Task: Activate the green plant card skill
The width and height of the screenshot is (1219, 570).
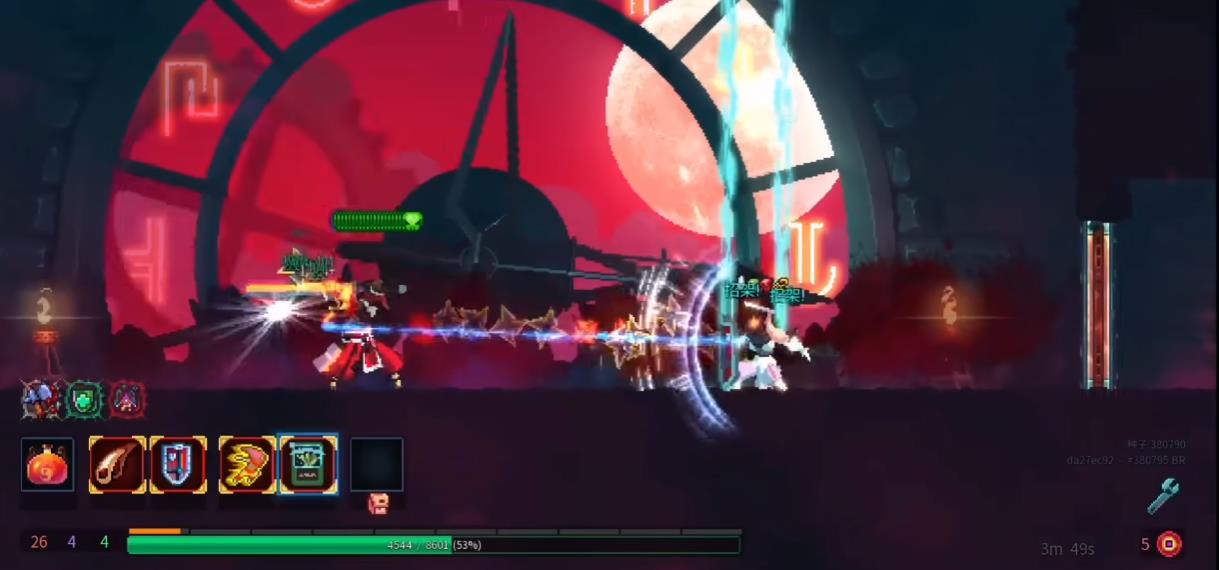Action: (307, 465)
